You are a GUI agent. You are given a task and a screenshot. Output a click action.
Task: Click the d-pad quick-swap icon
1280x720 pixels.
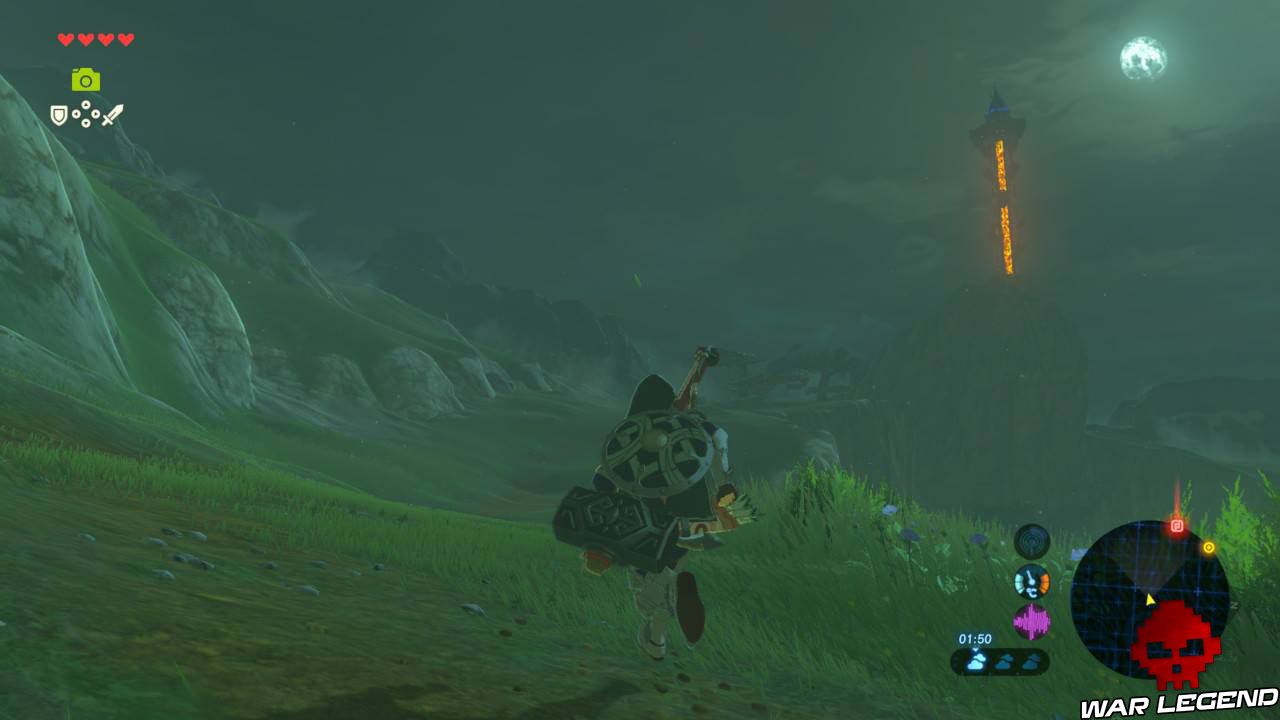(x=86, y=114)
